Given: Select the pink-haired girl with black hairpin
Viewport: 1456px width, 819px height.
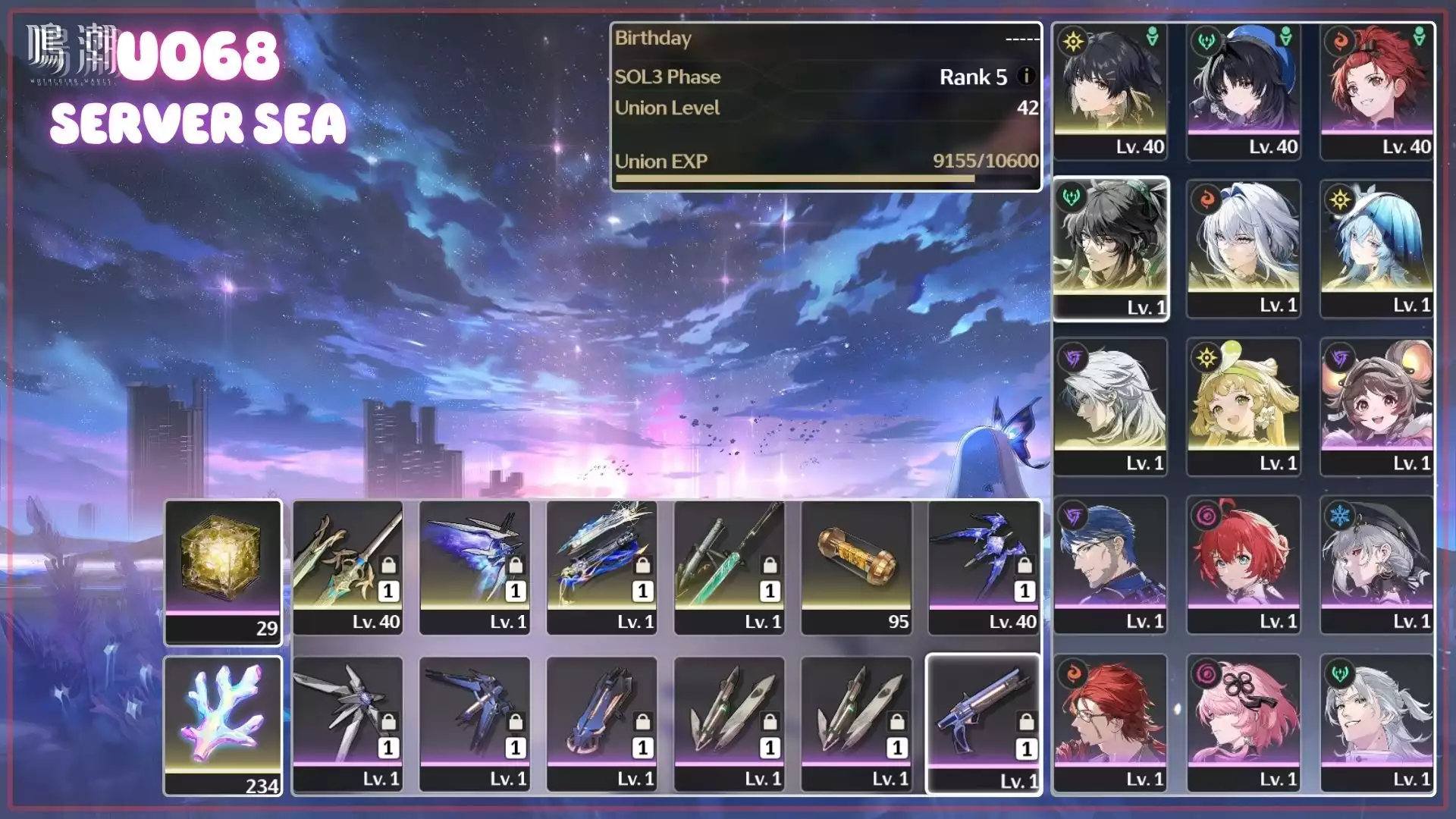Looking at the screenshot, I should coord(1244,723).
